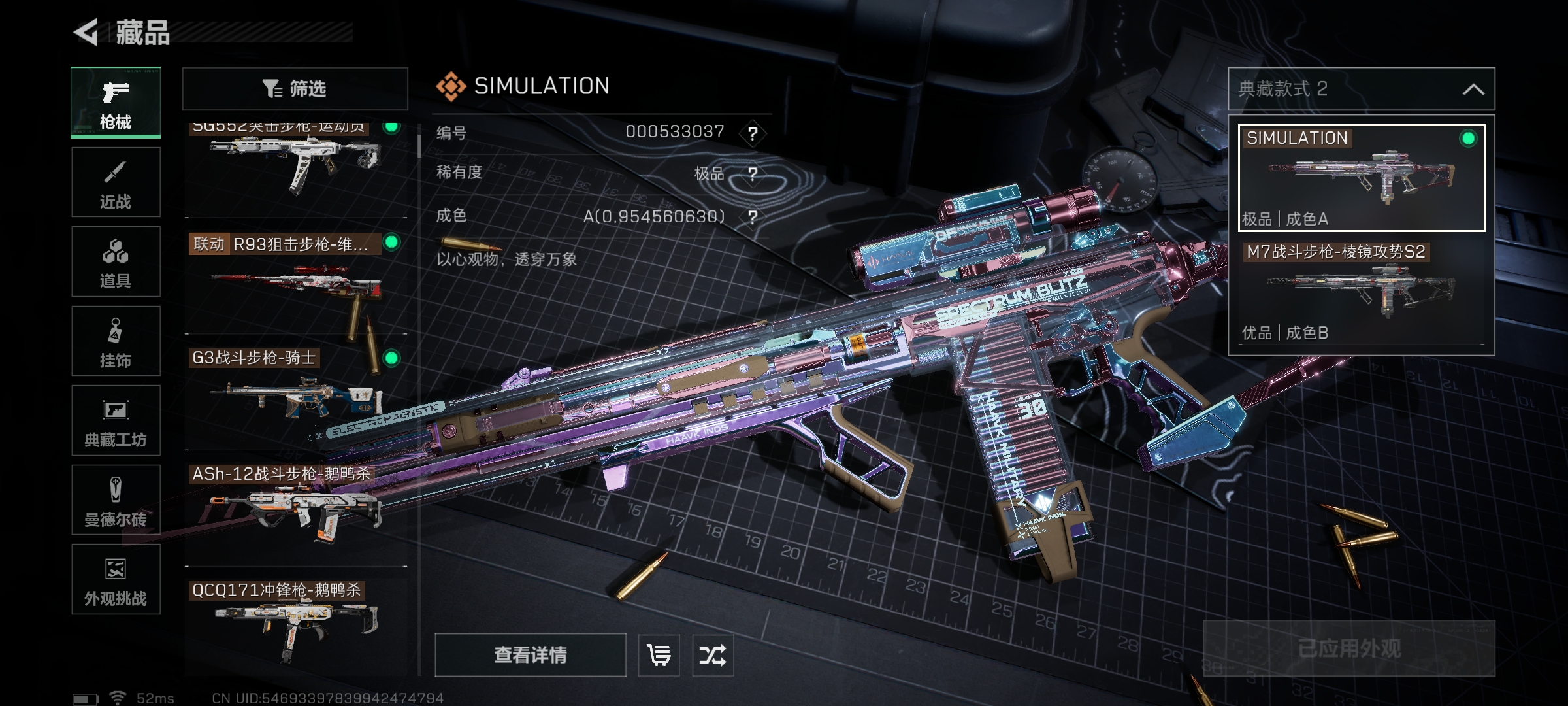
Task: Choose the M7战斗步枪-棱镜攻势S2 variant
Action: [x=1362, y=292]
